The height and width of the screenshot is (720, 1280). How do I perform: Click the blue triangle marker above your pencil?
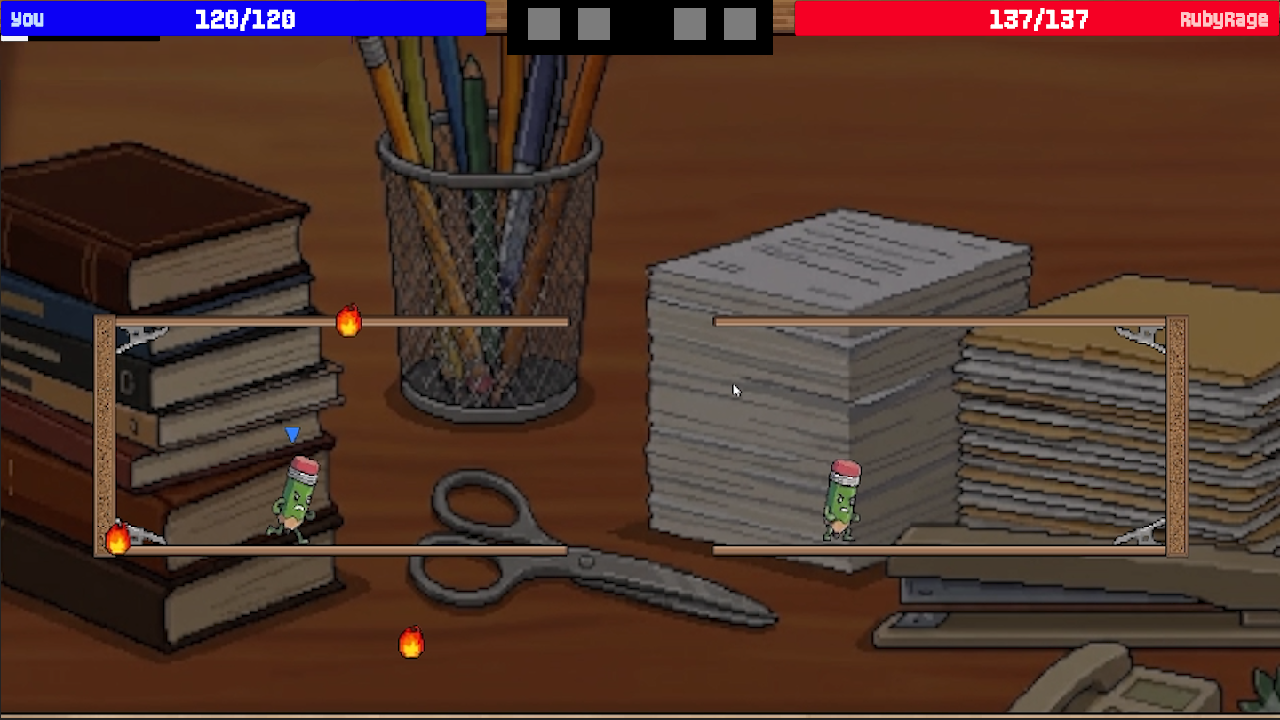point(292,433)
